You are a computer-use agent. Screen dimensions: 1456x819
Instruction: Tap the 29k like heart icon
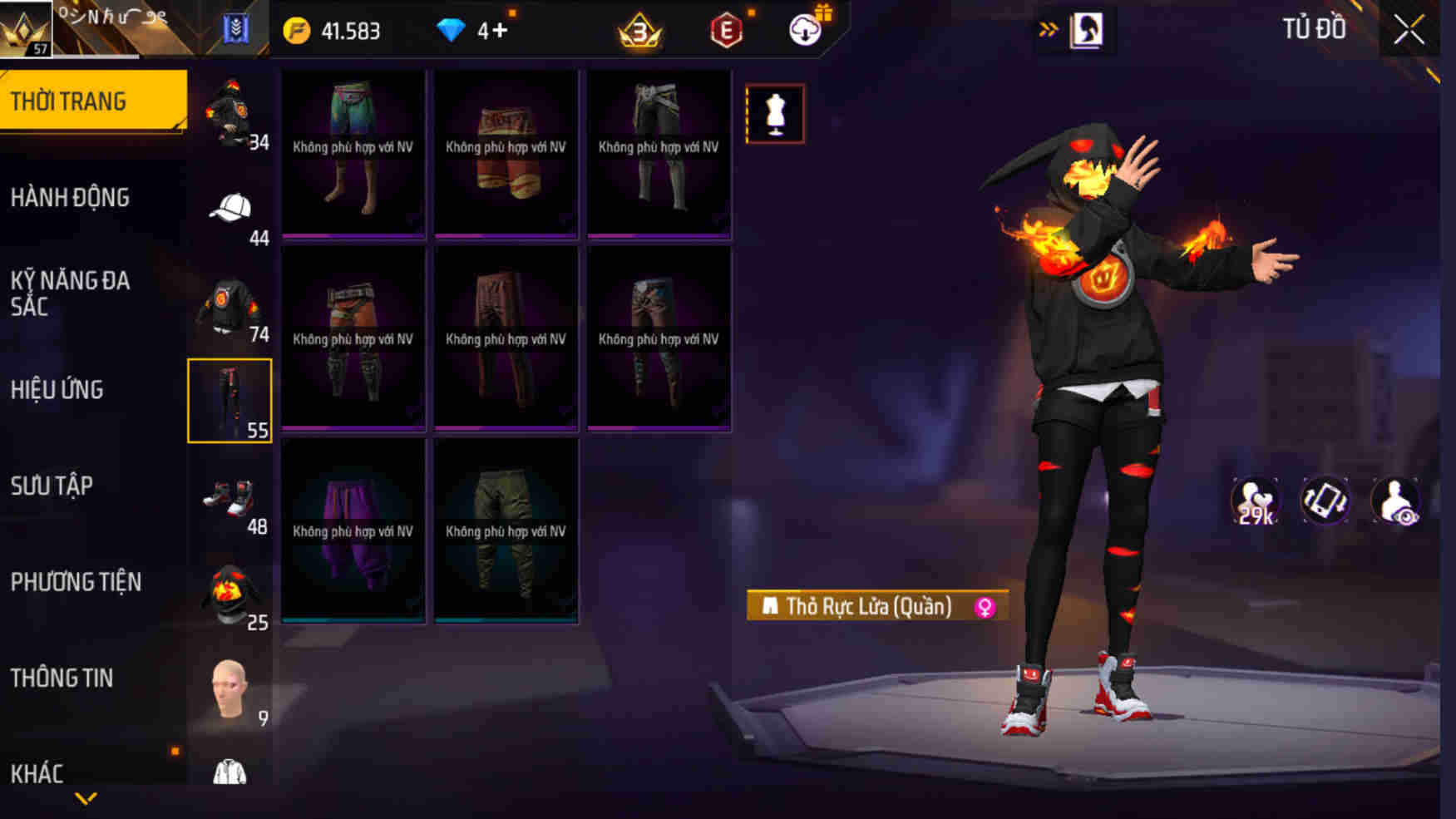click(x=1254, y=499)
